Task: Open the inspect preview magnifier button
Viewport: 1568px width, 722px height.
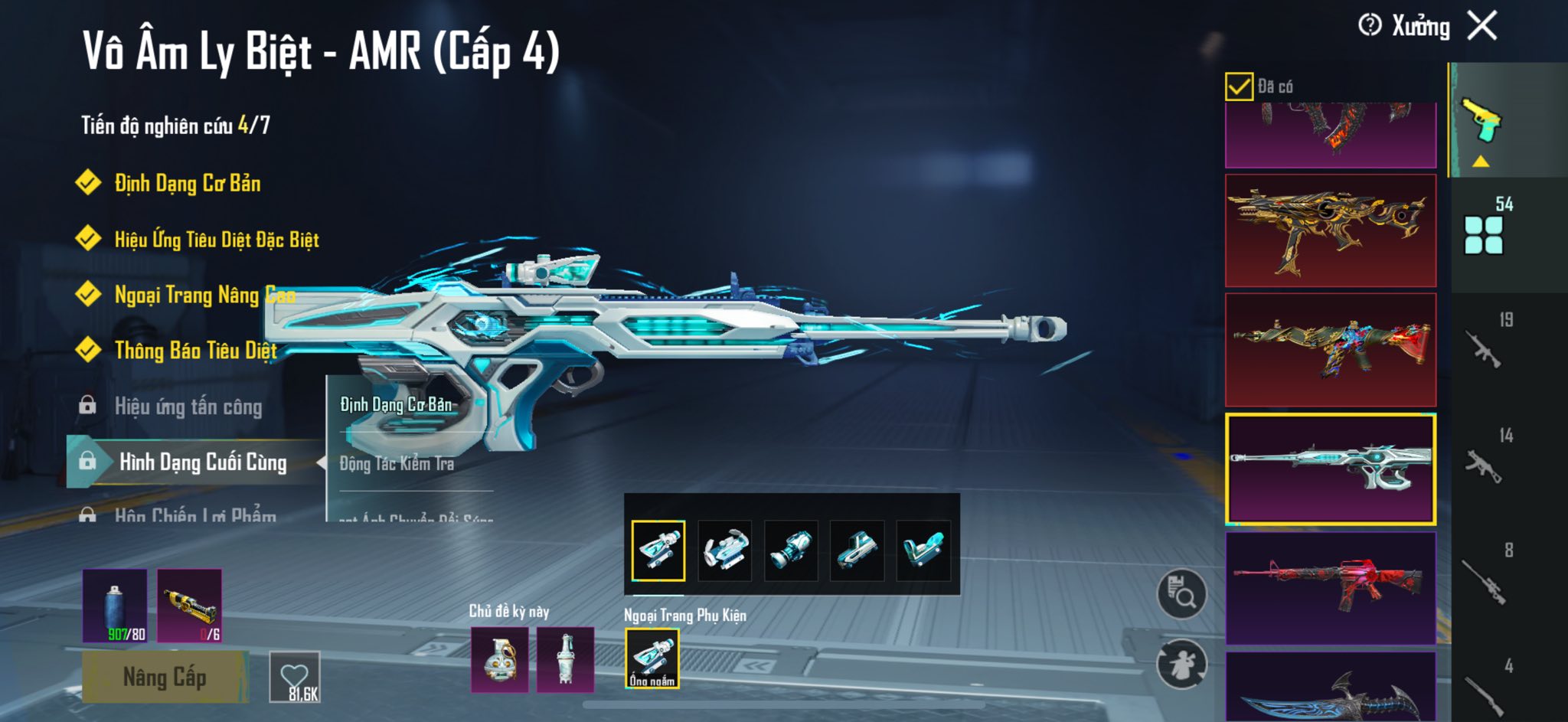Action: pos(1181,594)
